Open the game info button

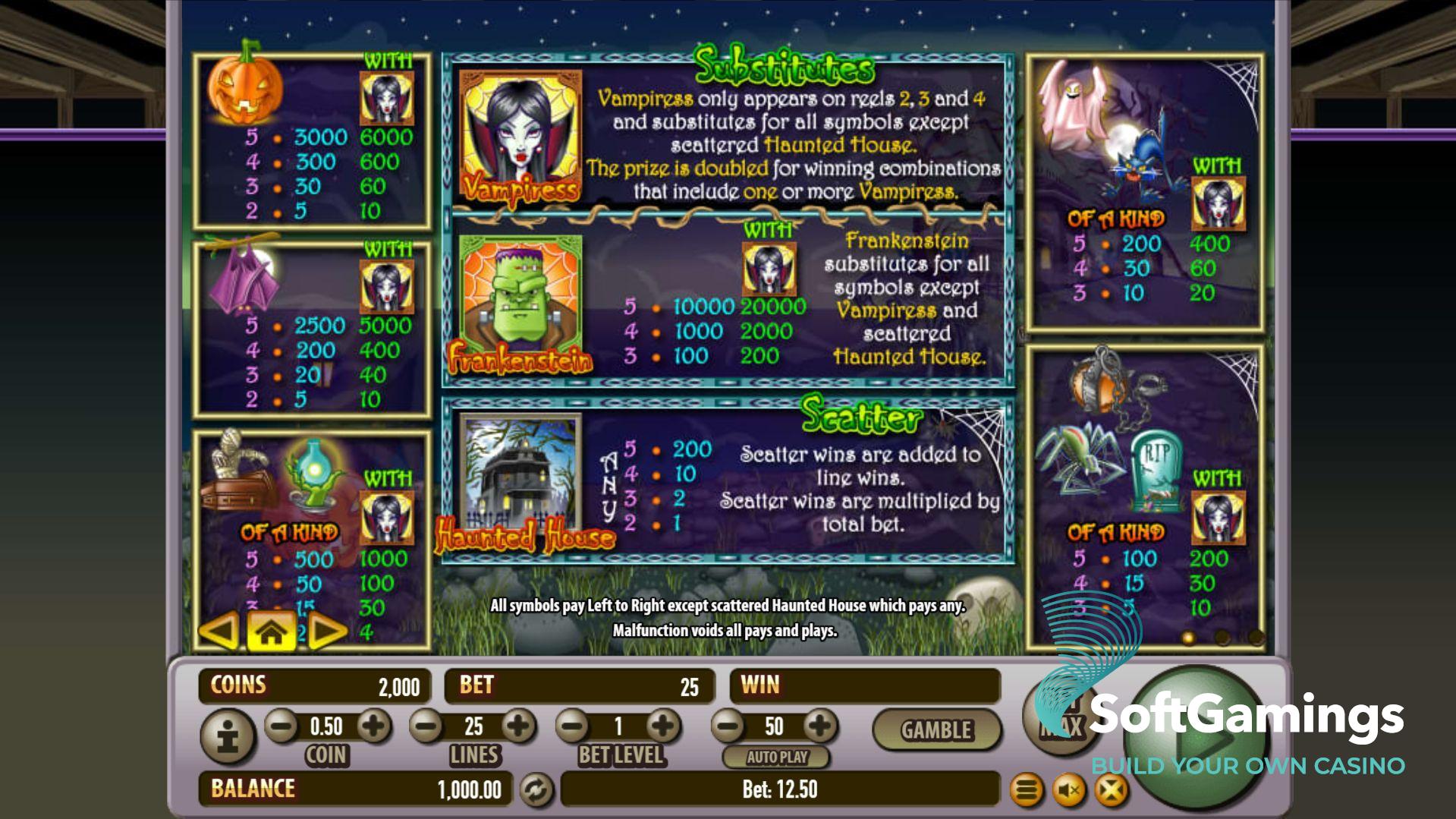point(228,736)
